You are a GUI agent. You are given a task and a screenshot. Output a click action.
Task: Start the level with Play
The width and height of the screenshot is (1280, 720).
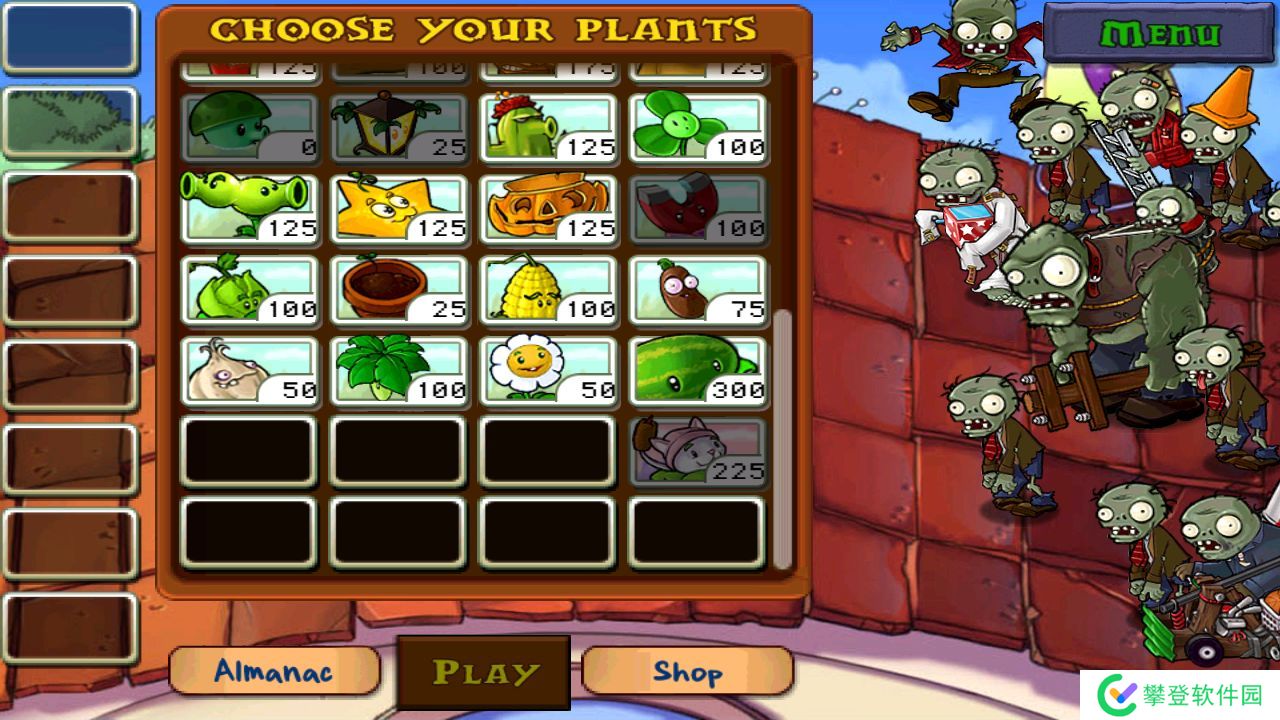click(484, 672)
